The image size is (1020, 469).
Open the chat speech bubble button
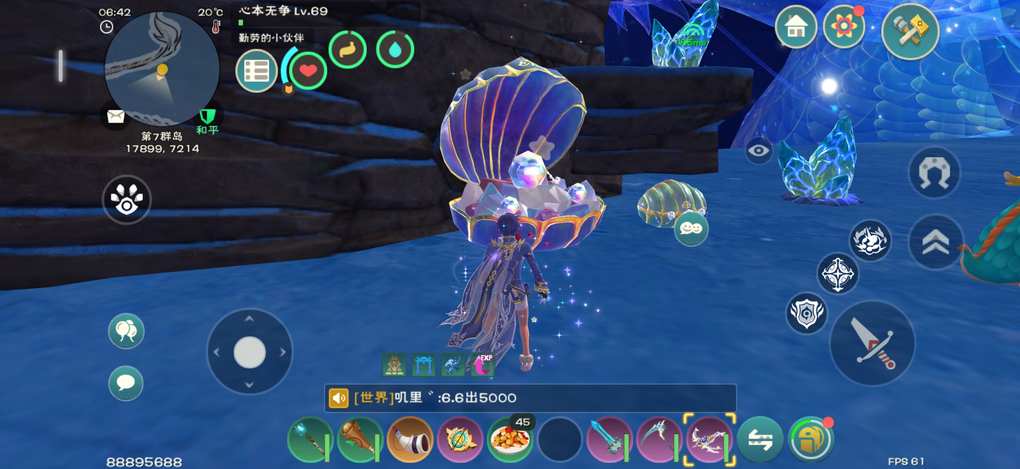click(x=126, y=382)
